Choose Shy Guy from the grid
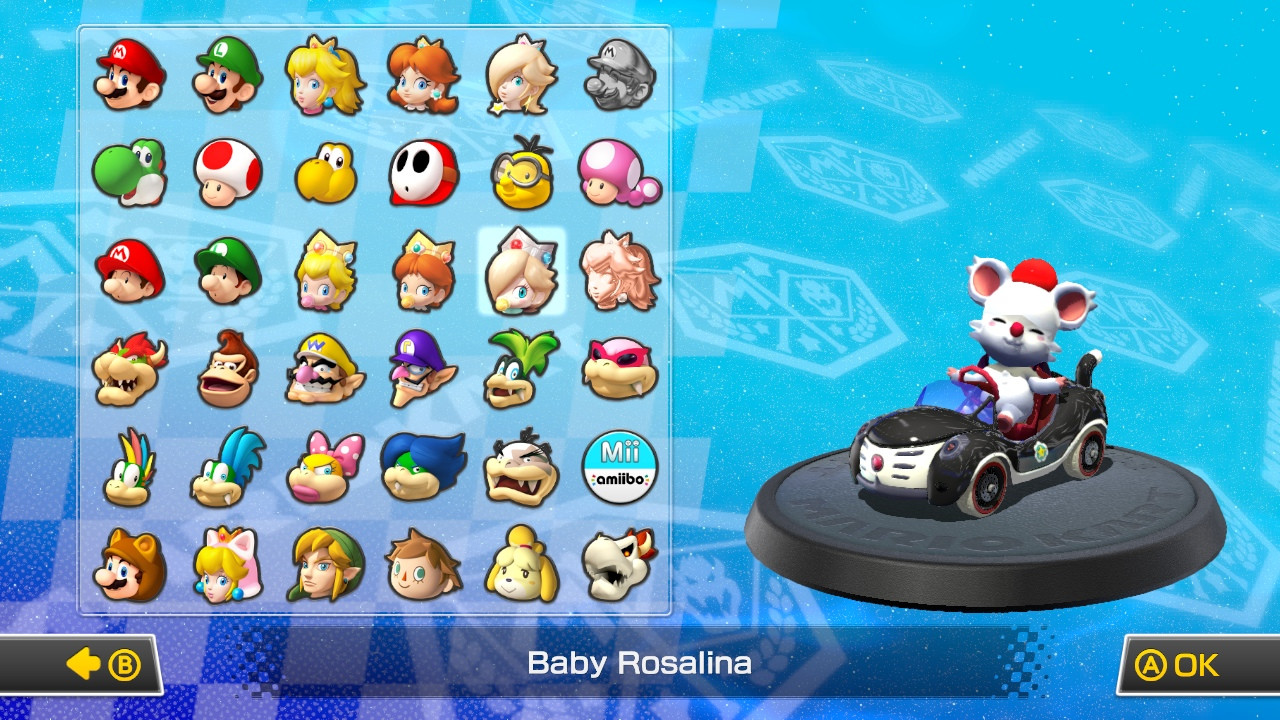The height and width of the screenshot is (720, 1280). click(x=422, y=175)
